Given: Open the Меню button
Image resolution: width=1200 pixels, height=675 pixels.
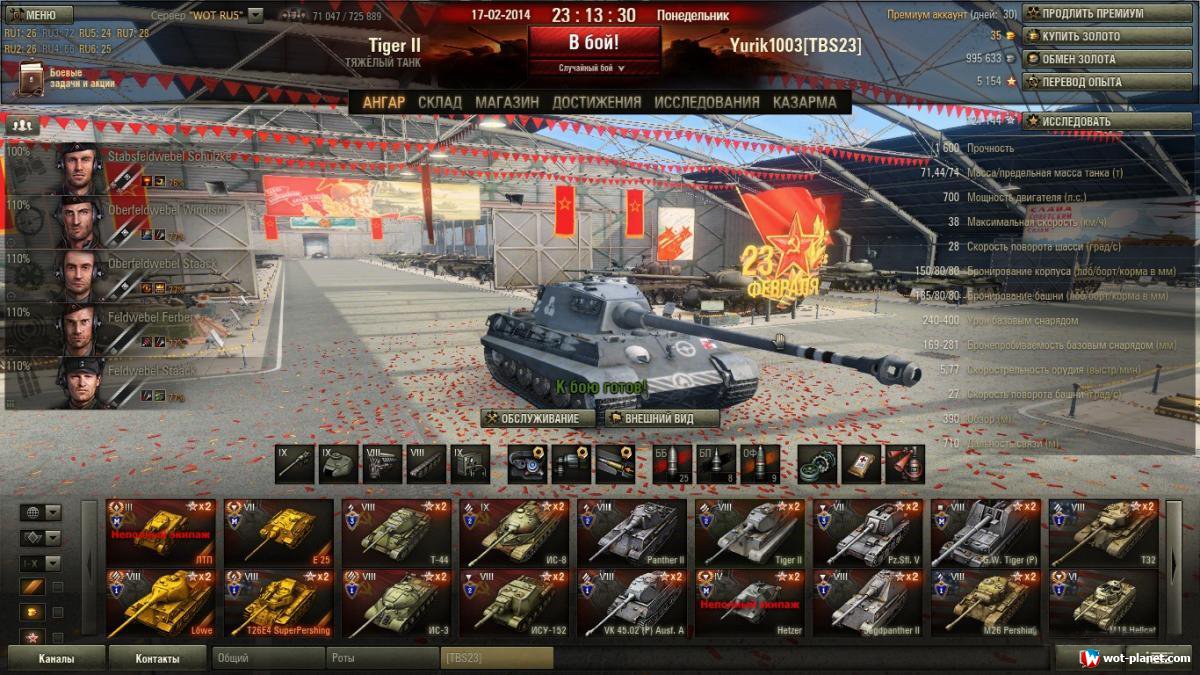Looking at the screenshot, I should 38,15.
